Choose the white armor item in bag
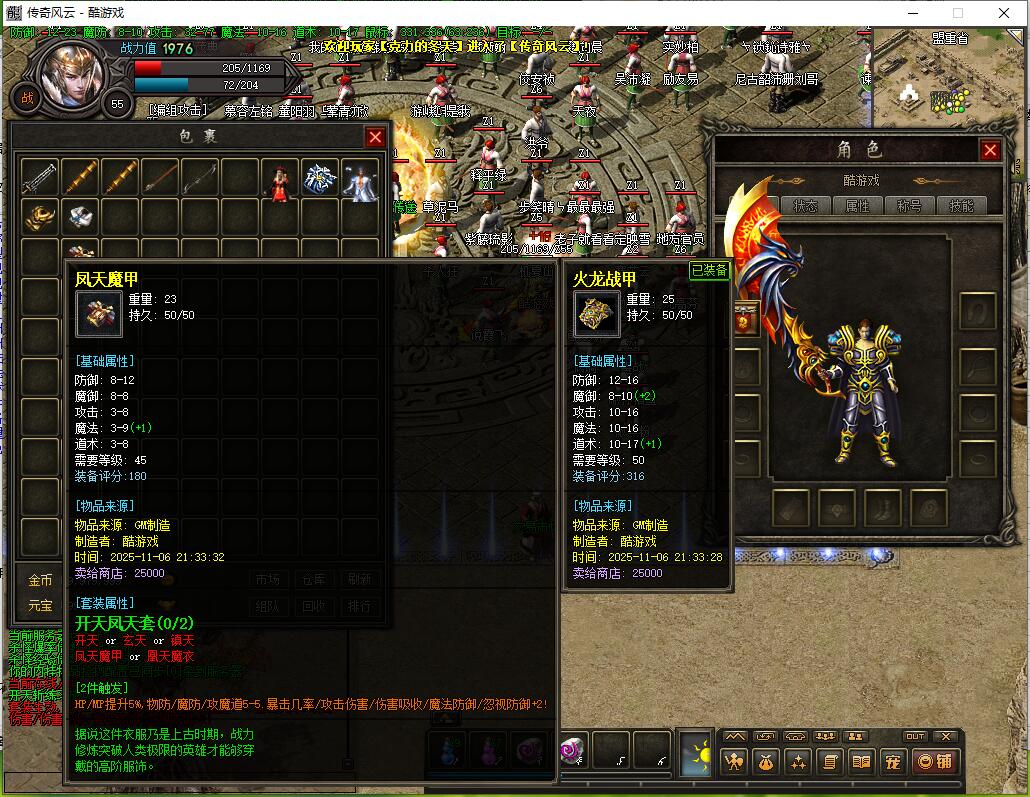Screen dimensions: 1030x797 (x=80, y=216)
